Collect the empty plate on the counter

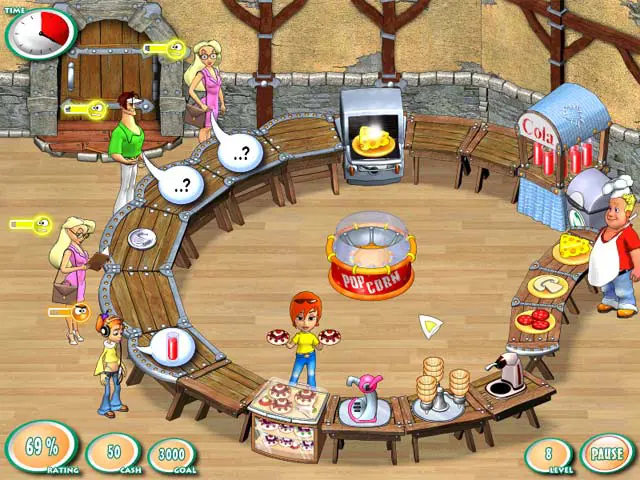[142, 238]
